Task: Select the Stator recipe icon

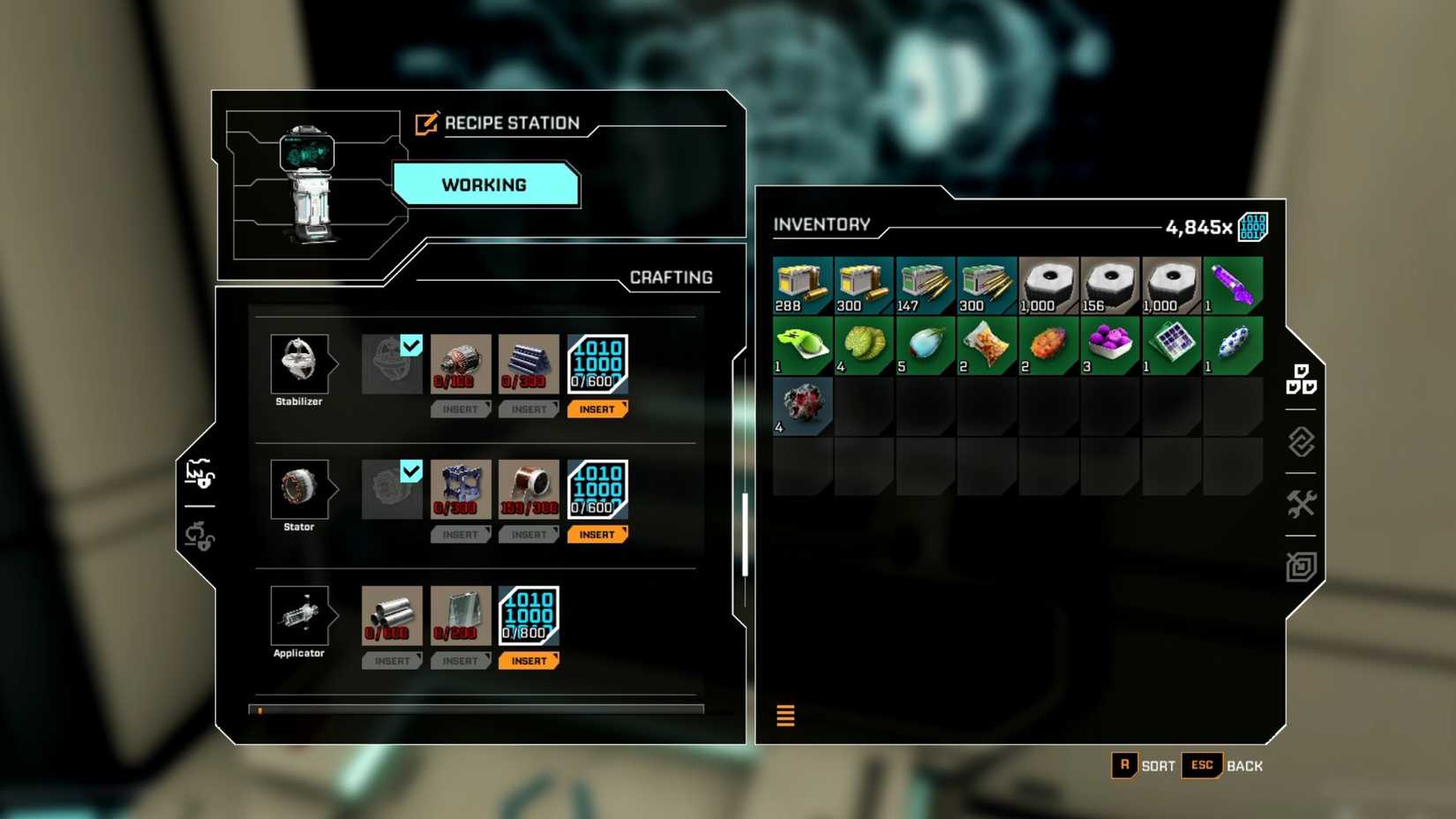Action: [x=300, y=490]
